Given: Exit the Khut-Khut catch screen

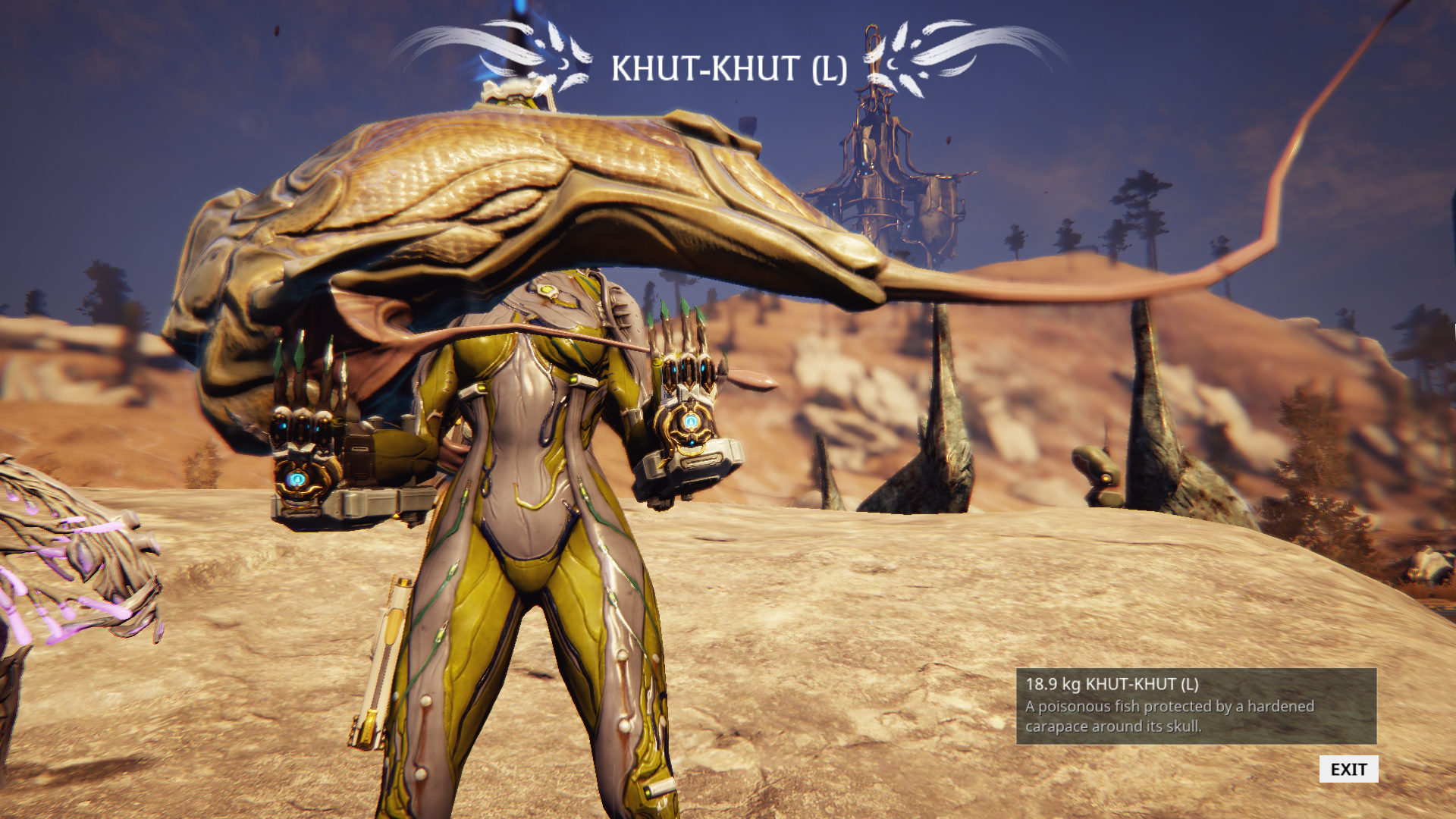Looking at the screenshot, I should [x=1348, y=769].
